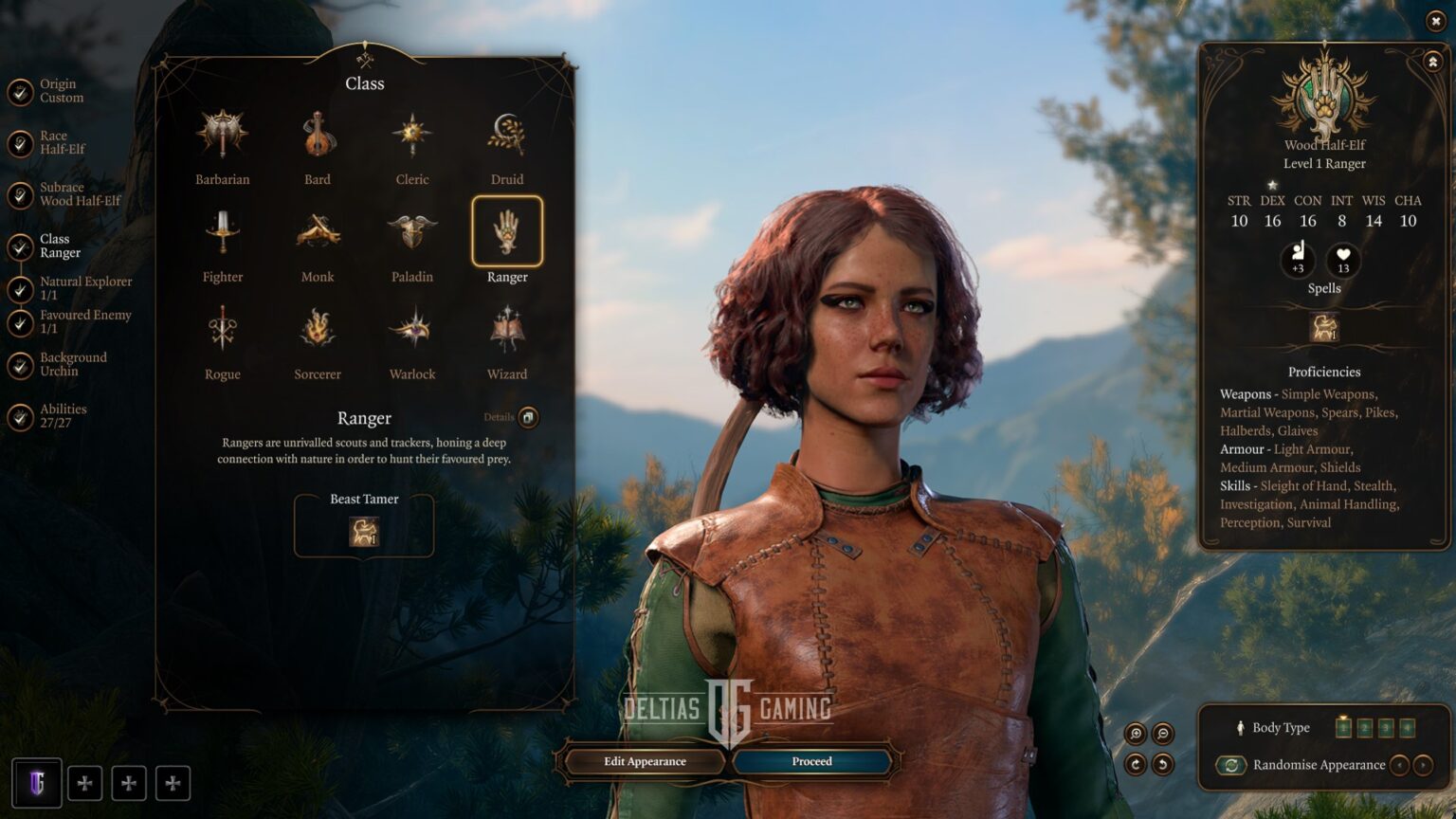Close the character creation screen
Image resolution: width=1456 pixels, height=819 pixels.
(1435, 21)
